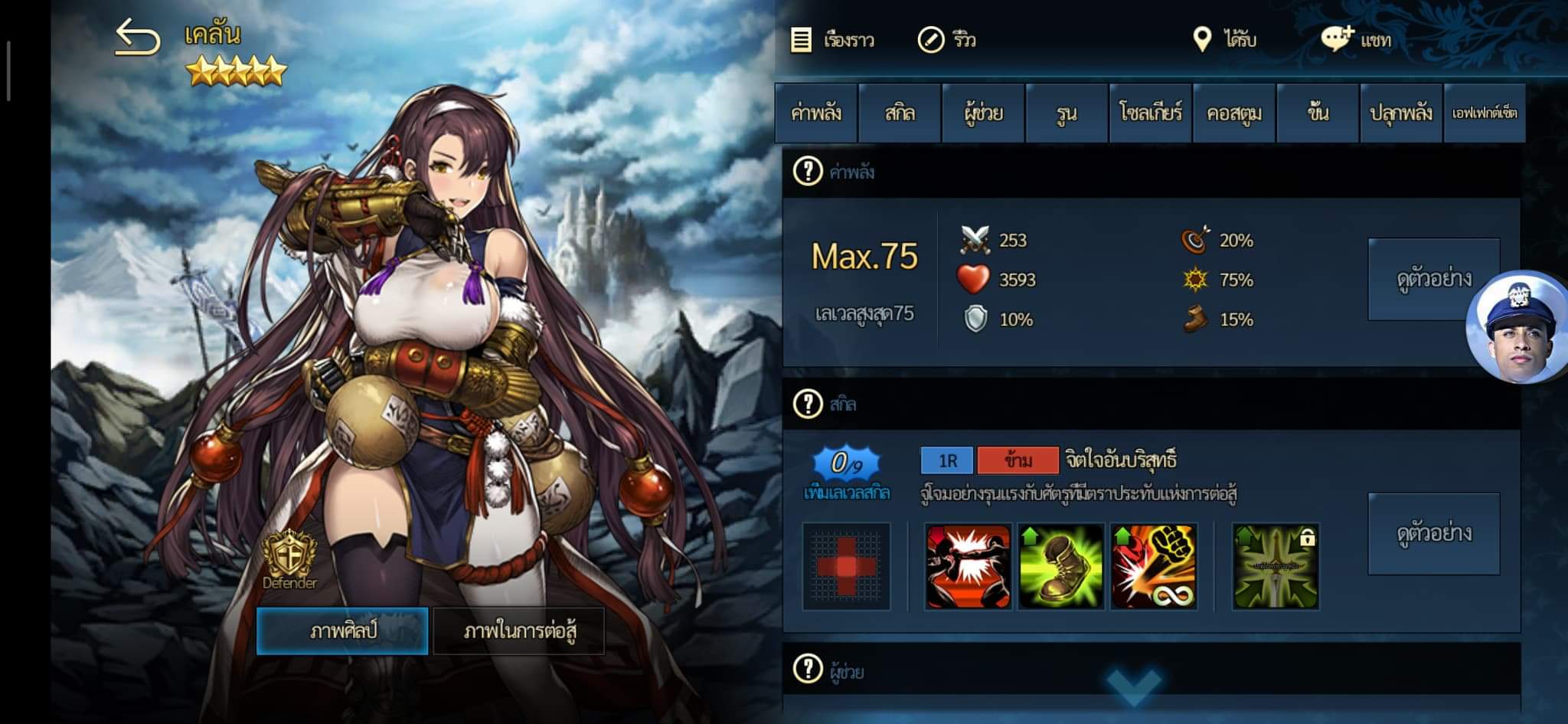The width and height of the screenshot is (1568, 724).
Task: Switch to the ค่าพลัง stats tab
Action: click(816, 113)
